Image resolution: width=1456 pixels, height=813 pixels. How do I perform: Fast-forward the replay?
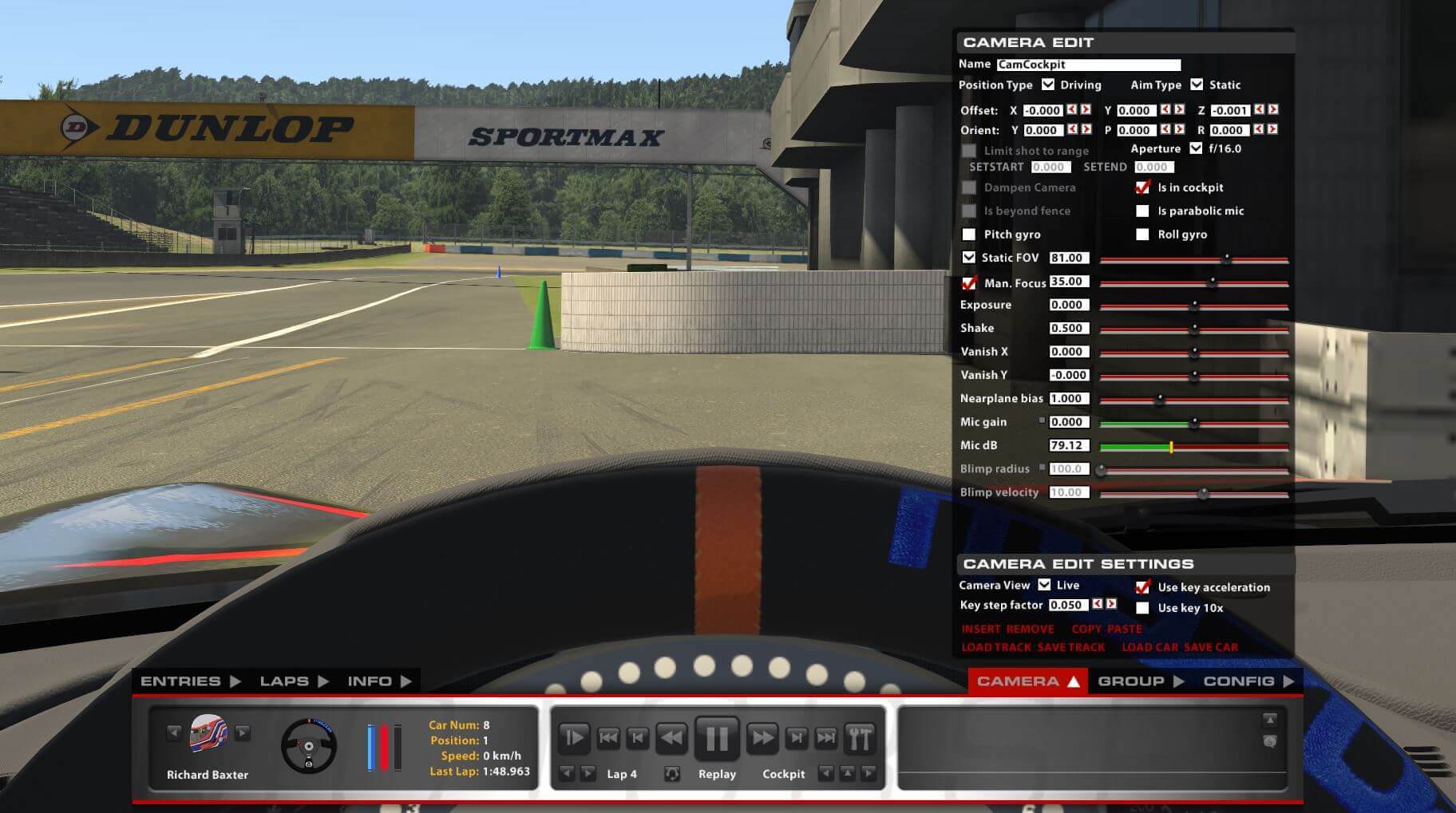pyautogui.click(x=763, y=738)
